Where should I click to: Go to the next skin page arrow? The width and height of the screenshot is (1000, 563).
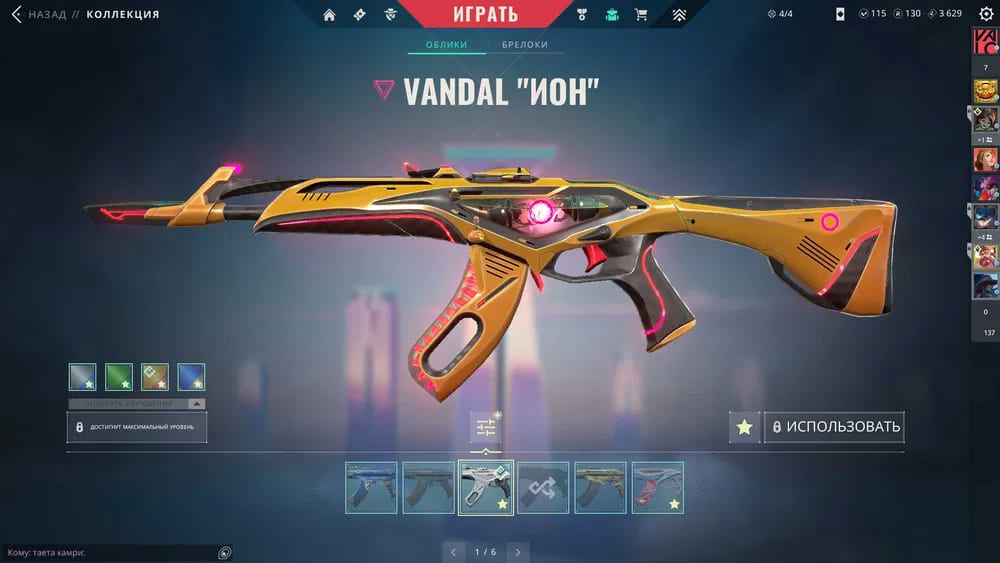(517, 552)
